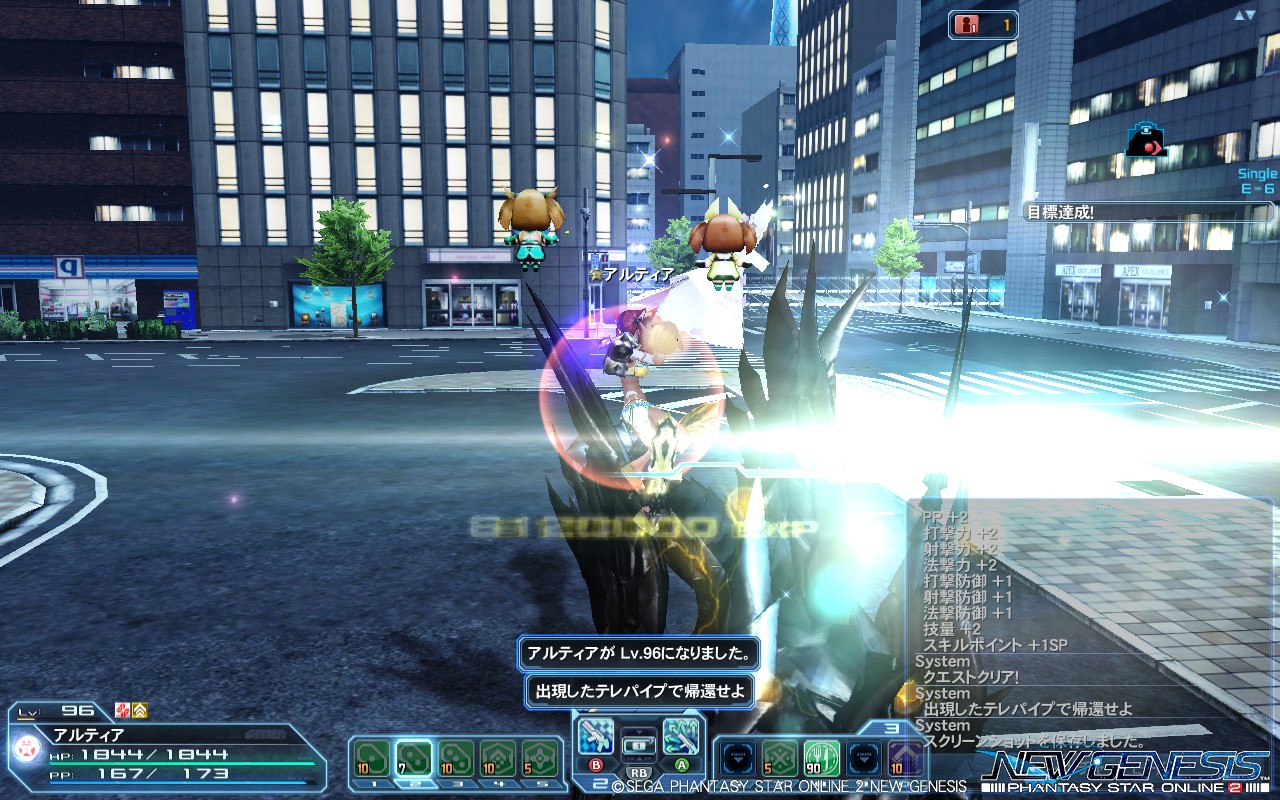Viewport: 1280px width, 800px height.
Task: Click the counter icon showing 1 at top center
Action: (982, 26)
